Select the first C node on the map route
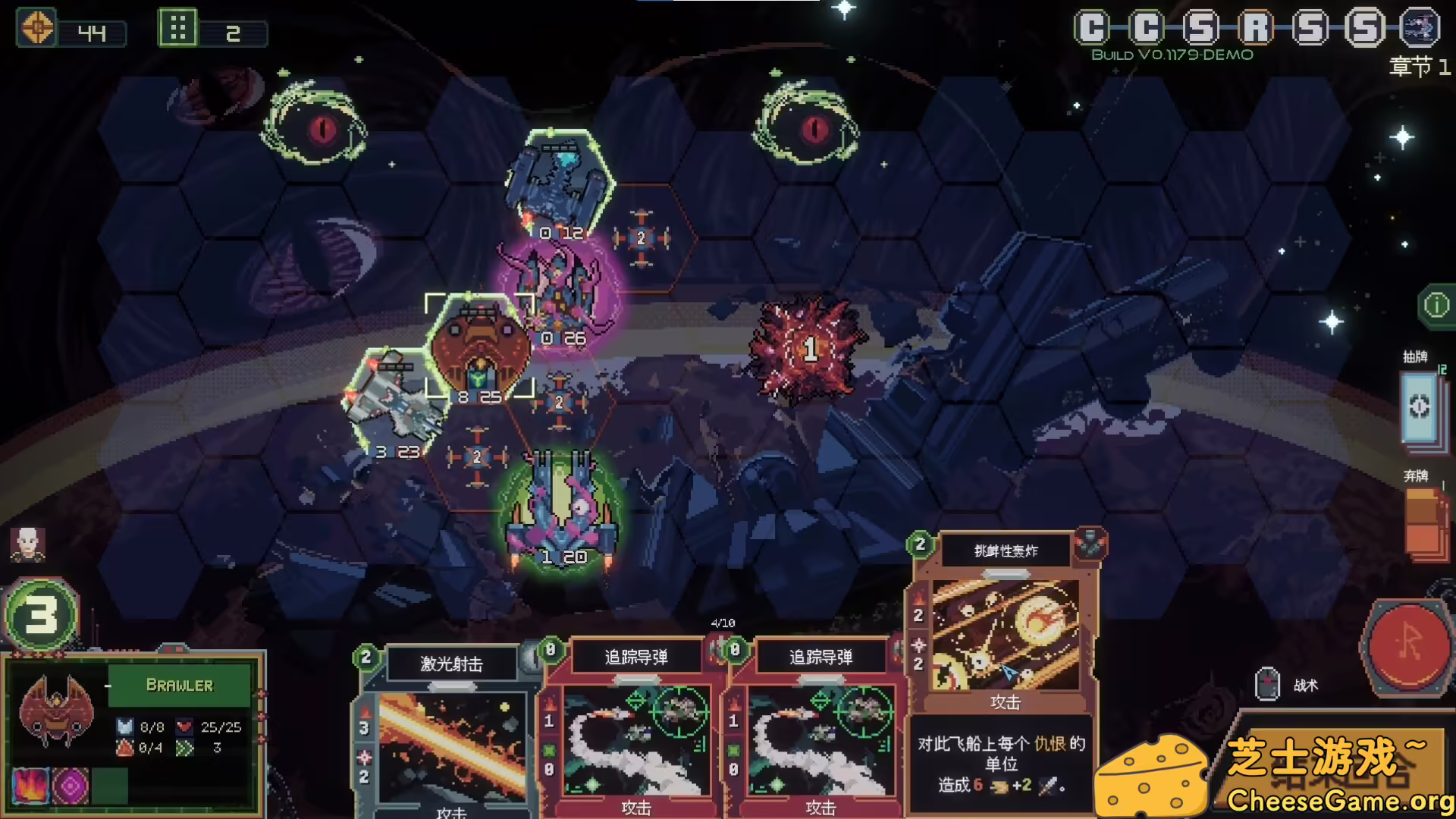Viewport: 1456px width, 819px height. point(1092,26)
